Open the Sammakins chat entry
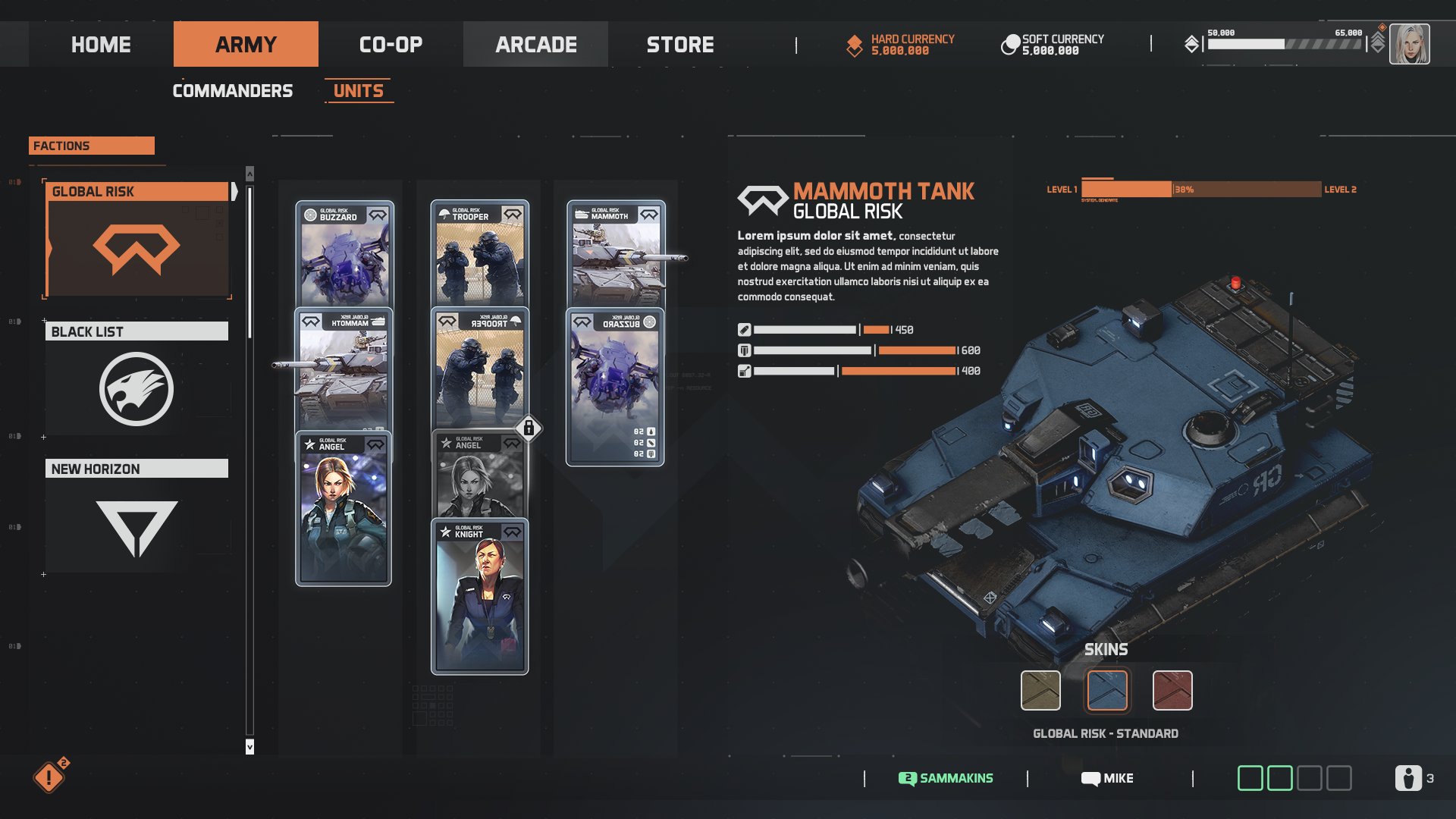The width and height of the screenshot is (1456, 819). point(946,778)
